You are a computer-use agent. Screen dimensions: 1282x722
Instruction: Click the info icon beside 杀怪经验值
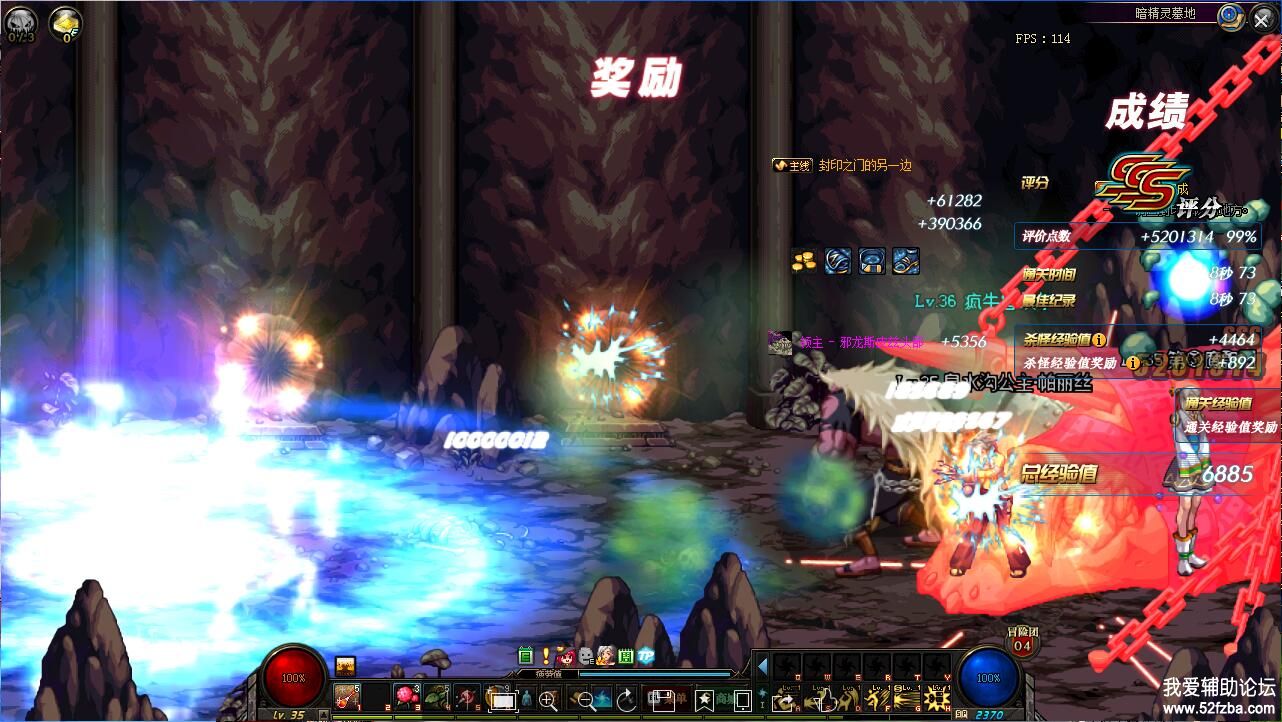(x=1099, y=340)
